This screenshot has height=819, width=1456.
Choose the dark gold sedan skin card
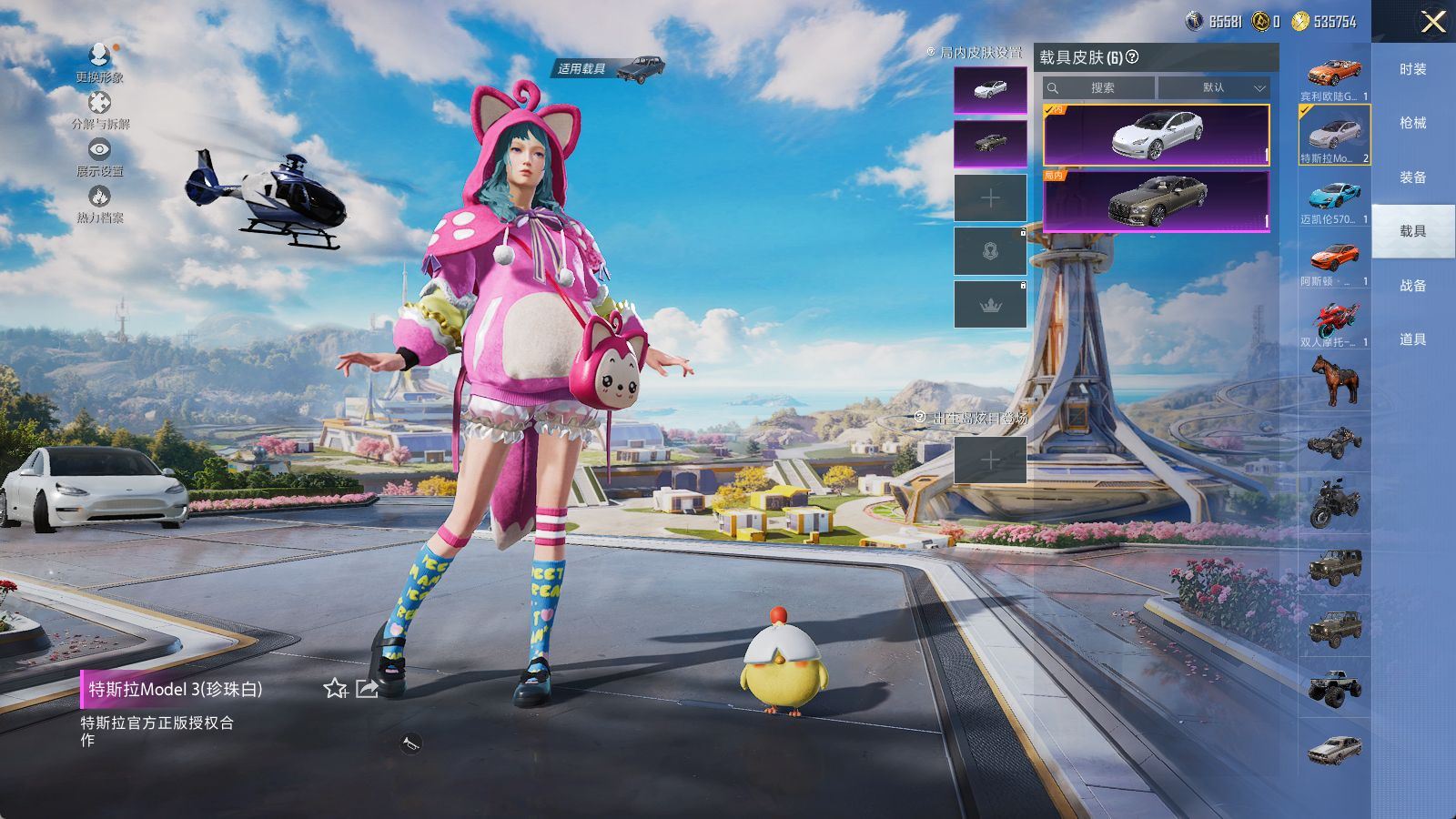coord(1156,200)
